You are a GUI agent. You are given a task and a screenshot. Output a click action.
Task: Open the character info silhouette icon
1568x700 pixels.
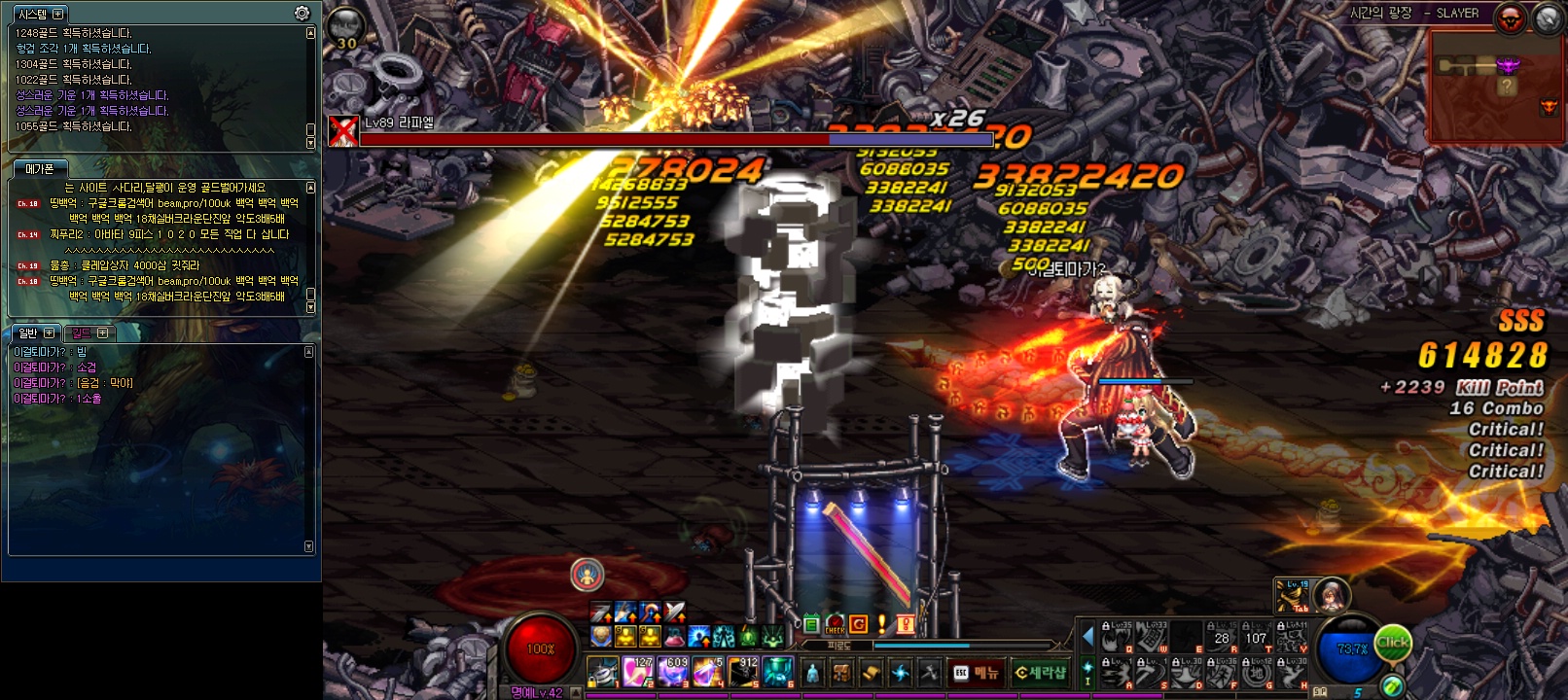pyautogui.click(x=813, y=673)
